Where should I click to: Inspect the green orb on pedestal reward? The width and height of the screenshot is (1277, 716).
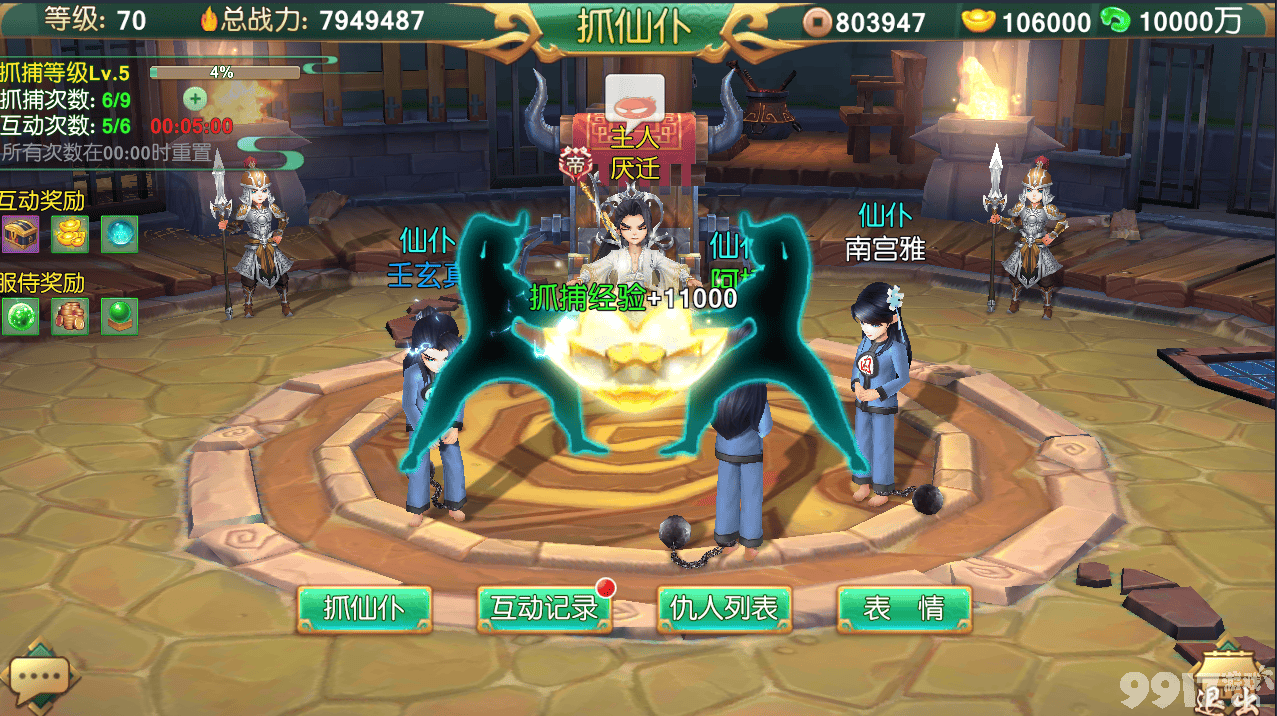coord(119,316)
